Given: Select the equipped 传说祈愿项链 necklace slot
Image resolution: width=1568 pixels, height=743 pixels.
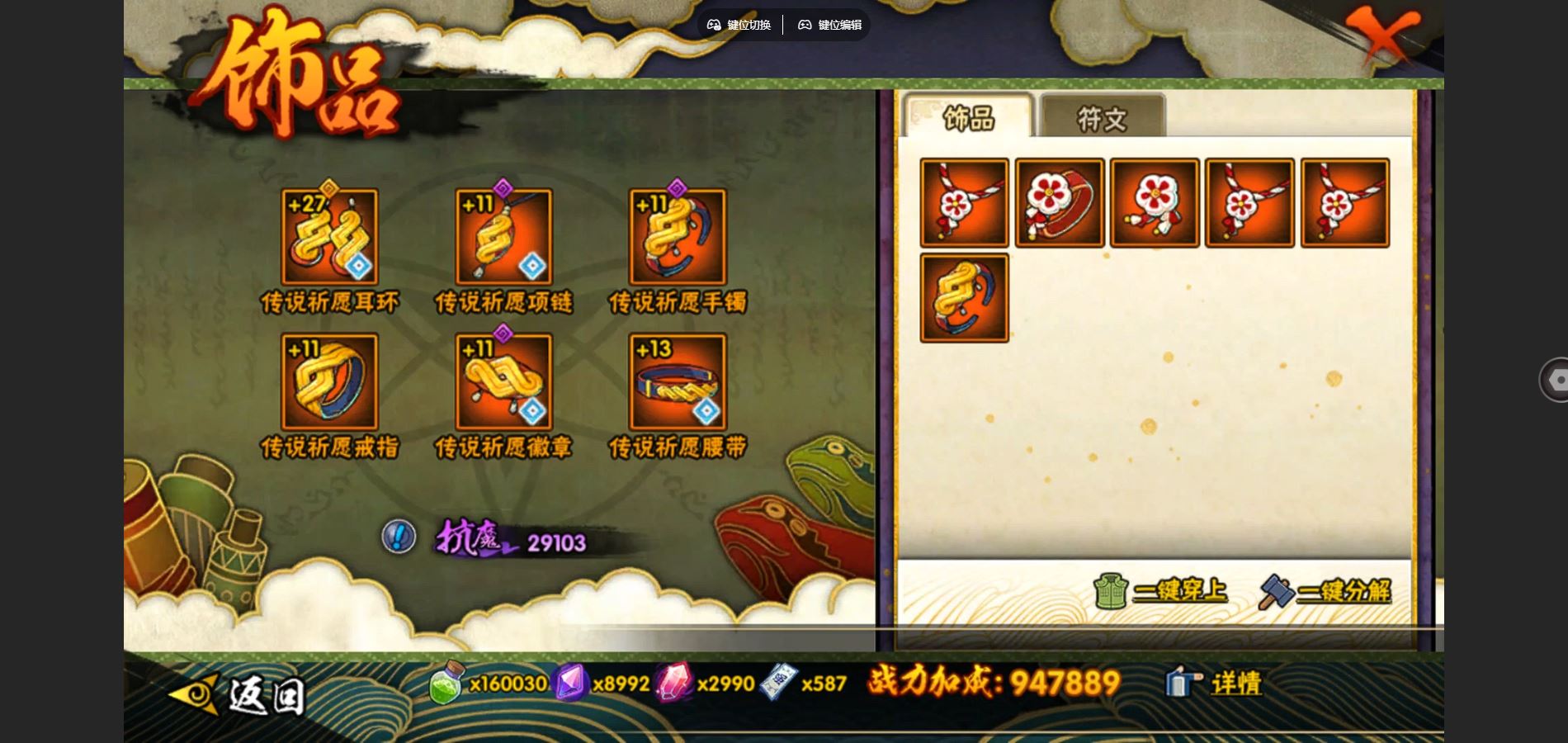Looking at the screenshot, I should (503, 238).
